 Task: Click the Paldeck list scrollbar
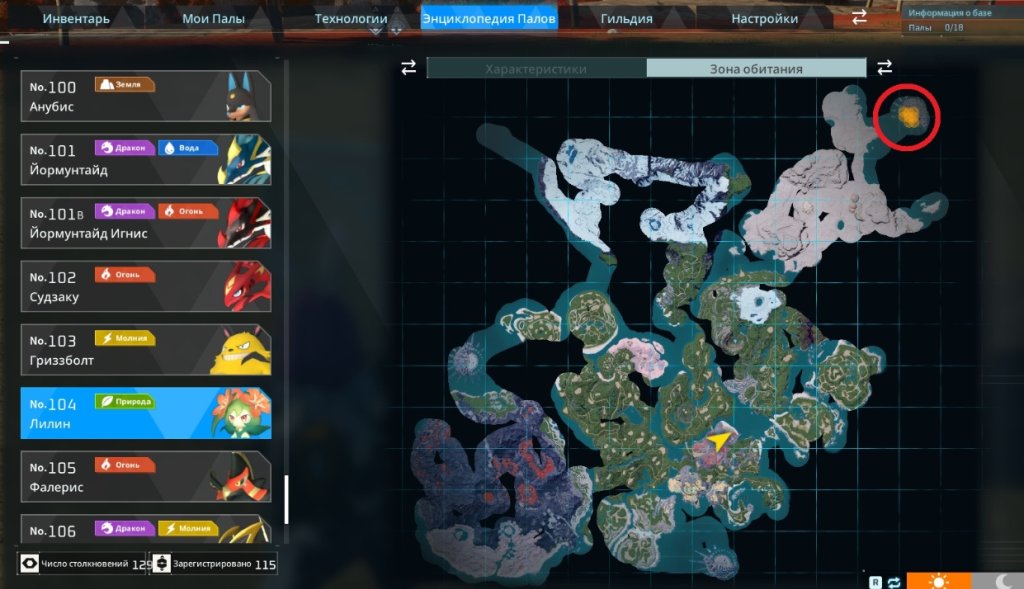[x=286, y=498]
